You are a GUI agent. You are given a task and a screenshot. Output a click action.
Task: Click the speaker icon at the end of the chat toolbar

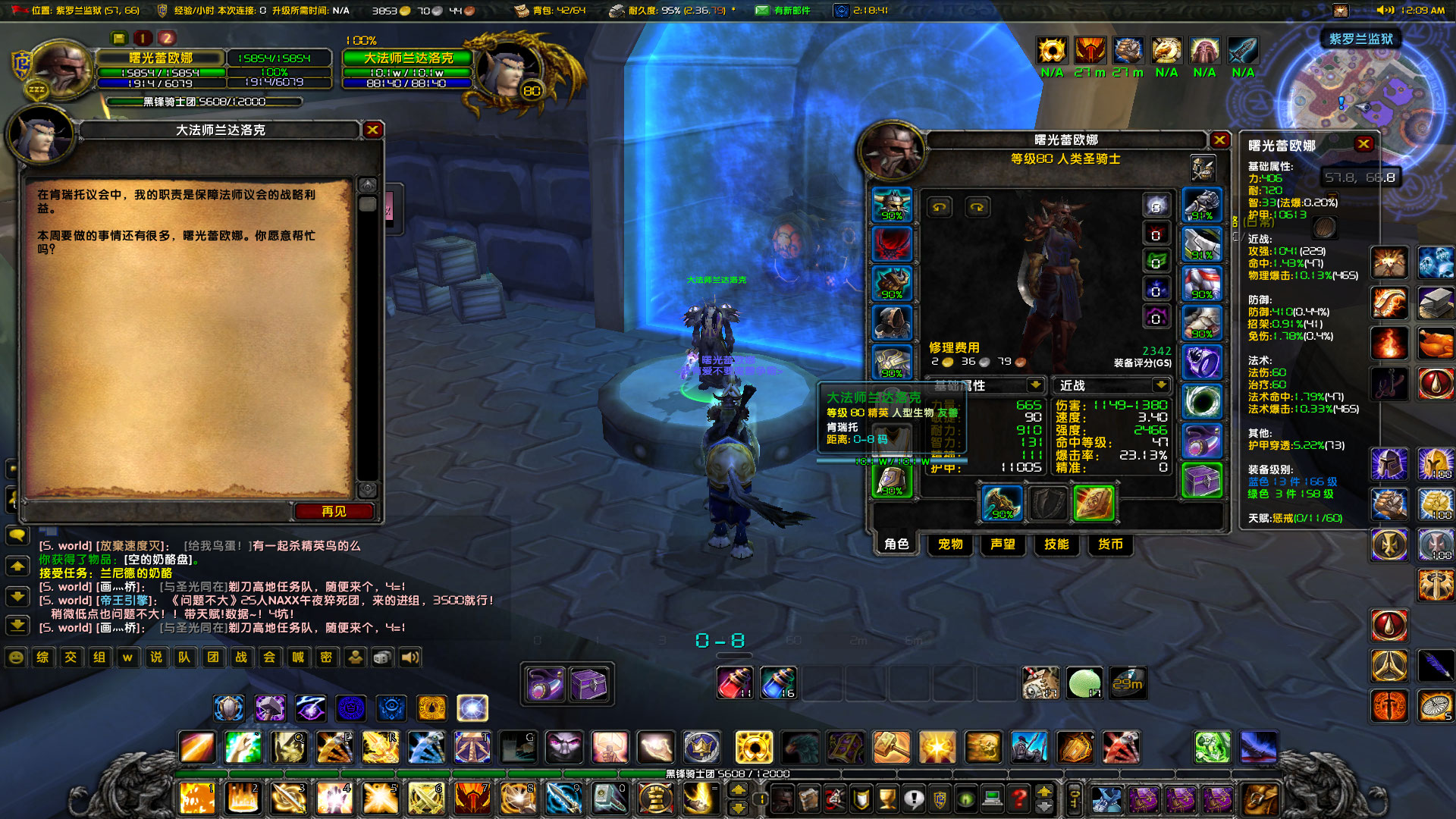pos(409,658)
